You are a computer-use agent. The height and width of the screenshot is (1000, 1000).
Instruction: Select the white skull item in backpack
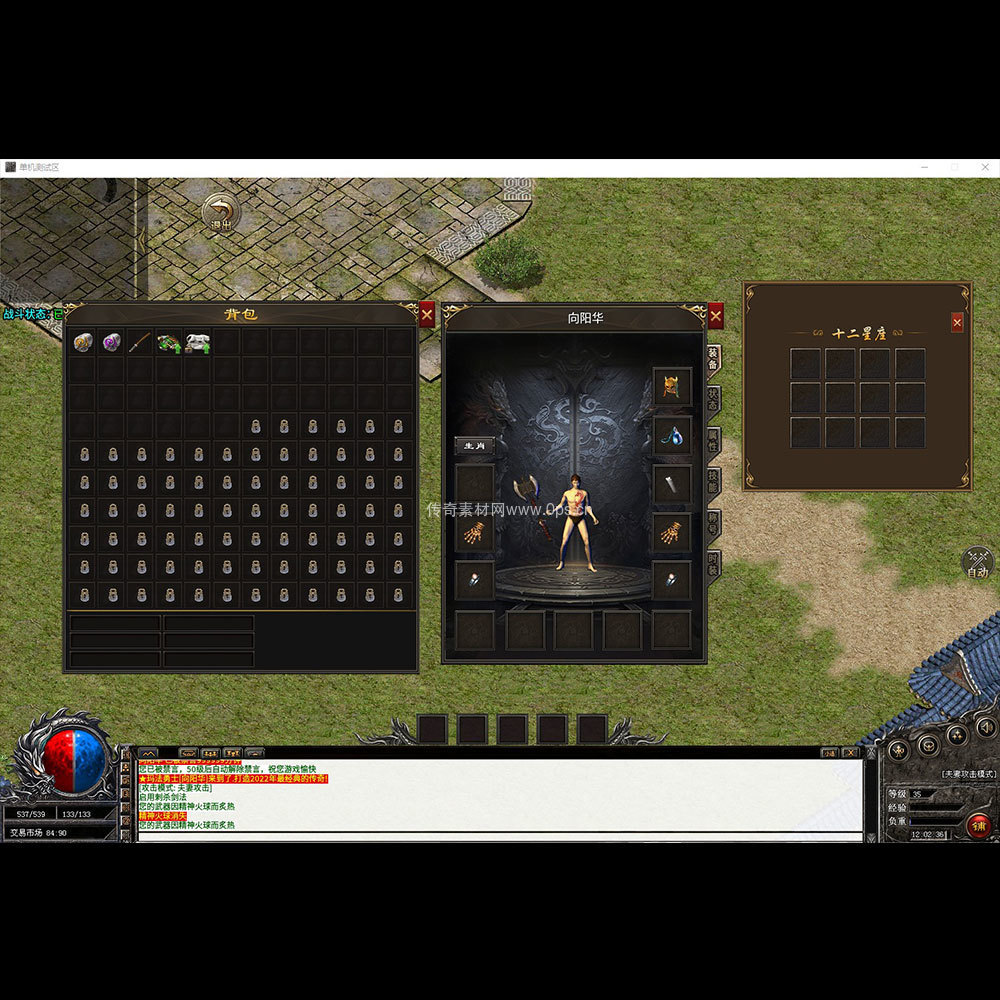(198, 343)
